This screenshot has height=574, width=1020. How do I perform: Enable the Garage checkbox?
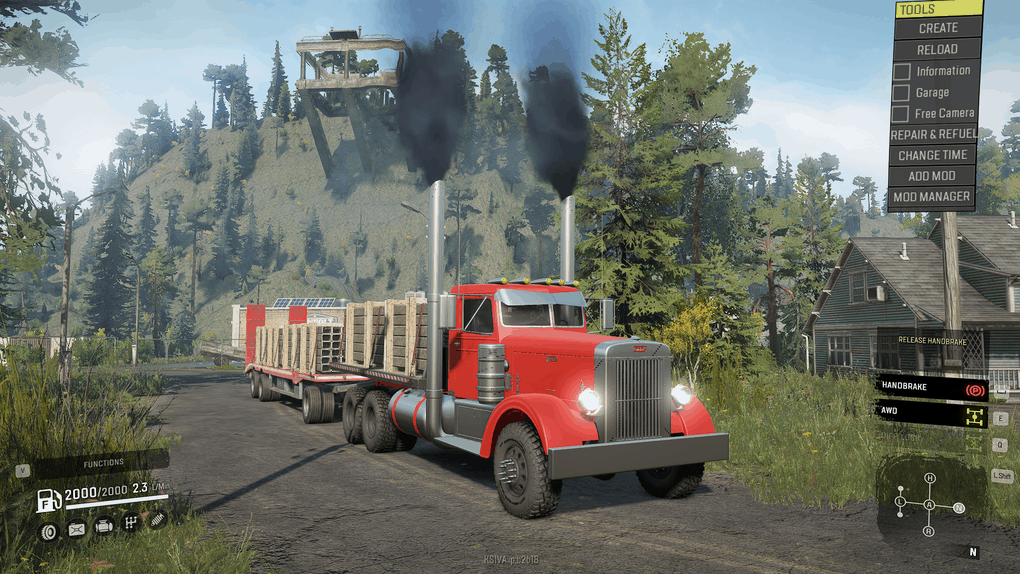902,92
